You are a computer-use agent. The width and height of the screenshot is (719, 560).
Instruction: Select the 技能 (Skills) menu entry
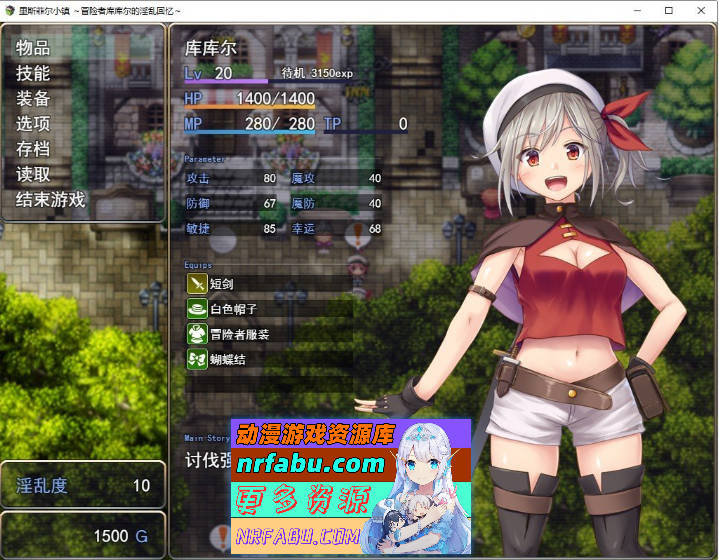click(33, 73)
